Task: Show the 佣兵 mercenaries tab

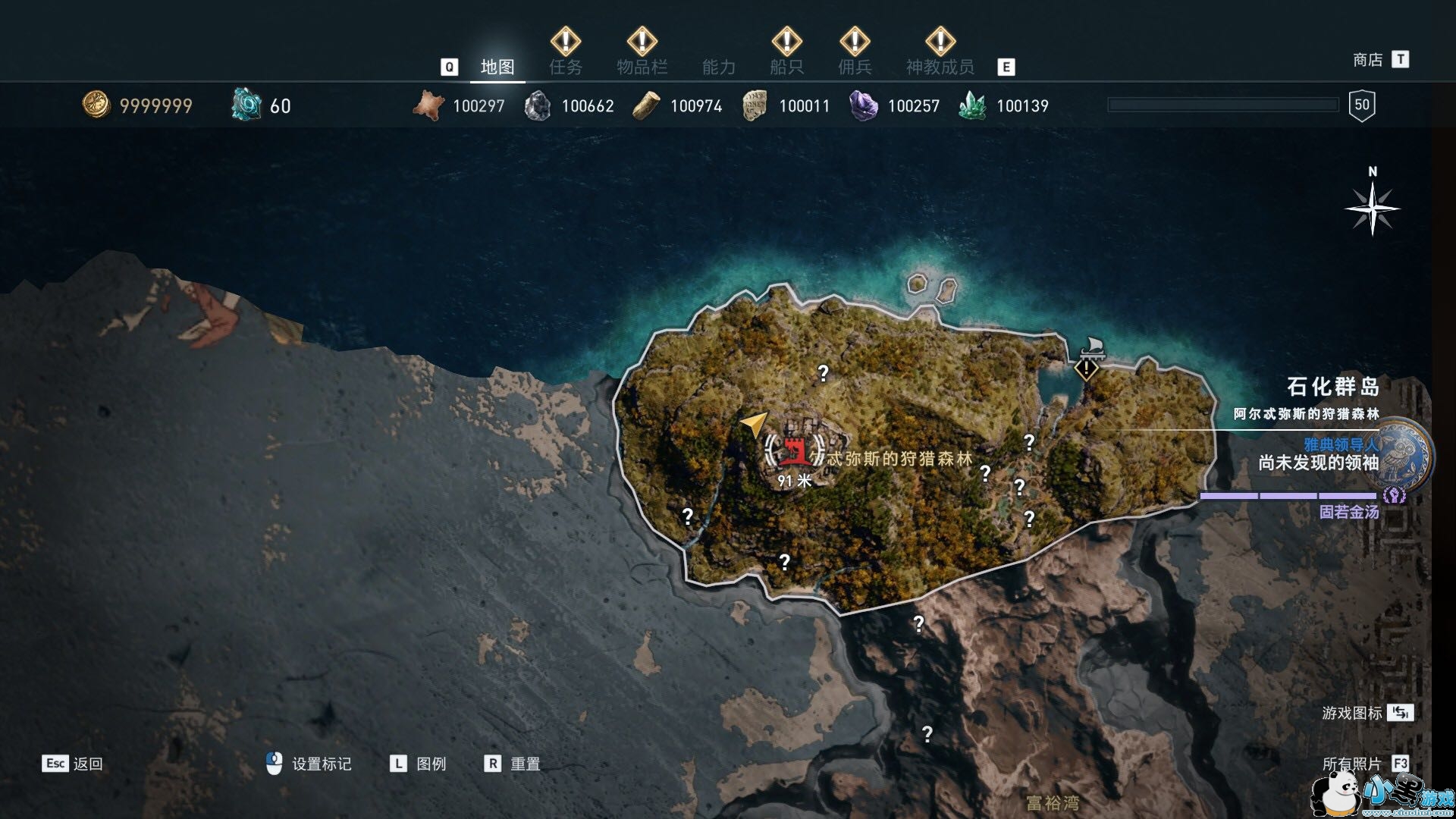Action: pos(855,67)
